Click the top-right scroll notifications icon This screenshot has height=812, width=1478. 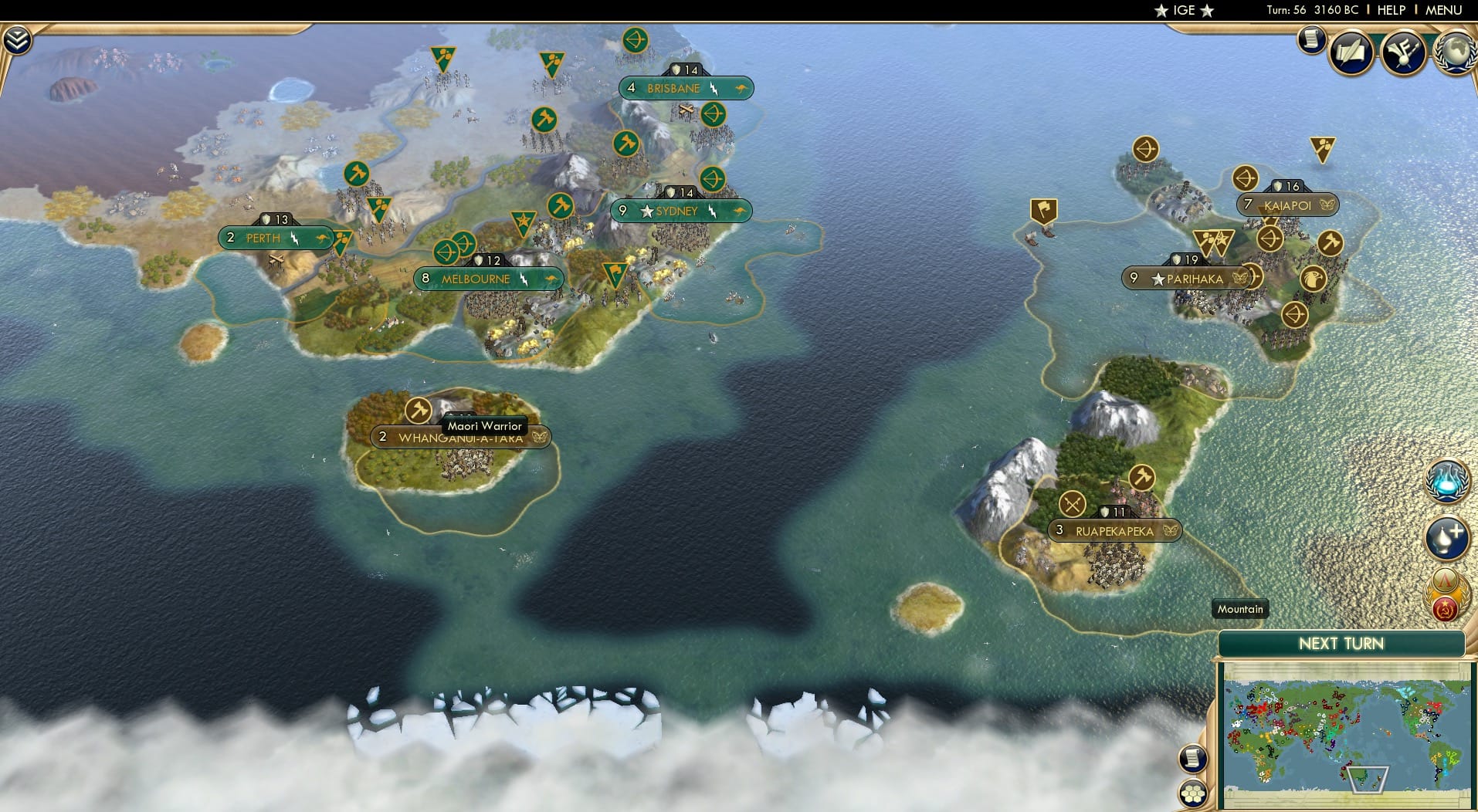1310,39
